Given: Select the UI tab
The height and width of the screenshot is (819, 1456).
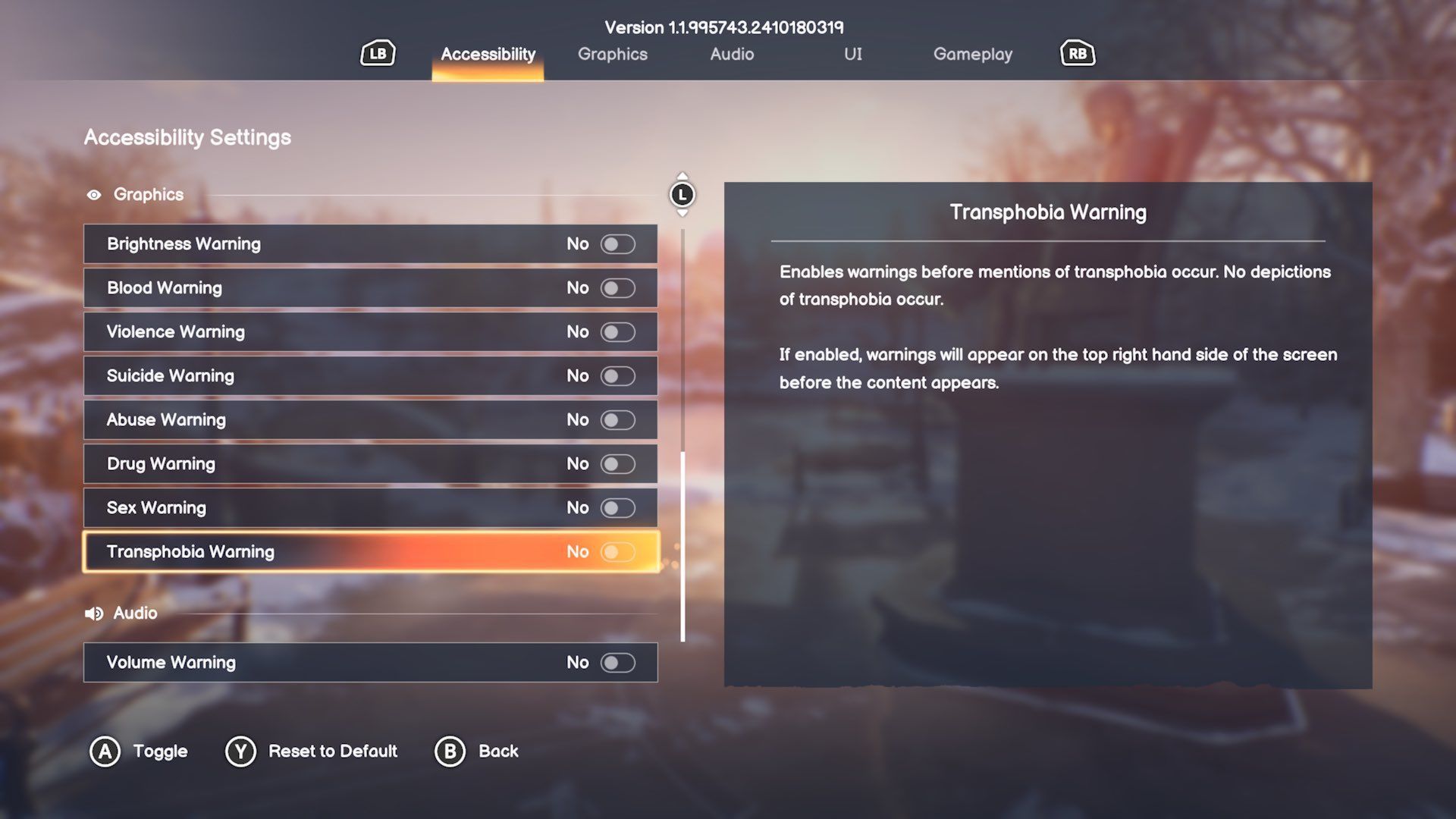Looking at the screenshot, I should pyautogui.click(x=852, y=55).
